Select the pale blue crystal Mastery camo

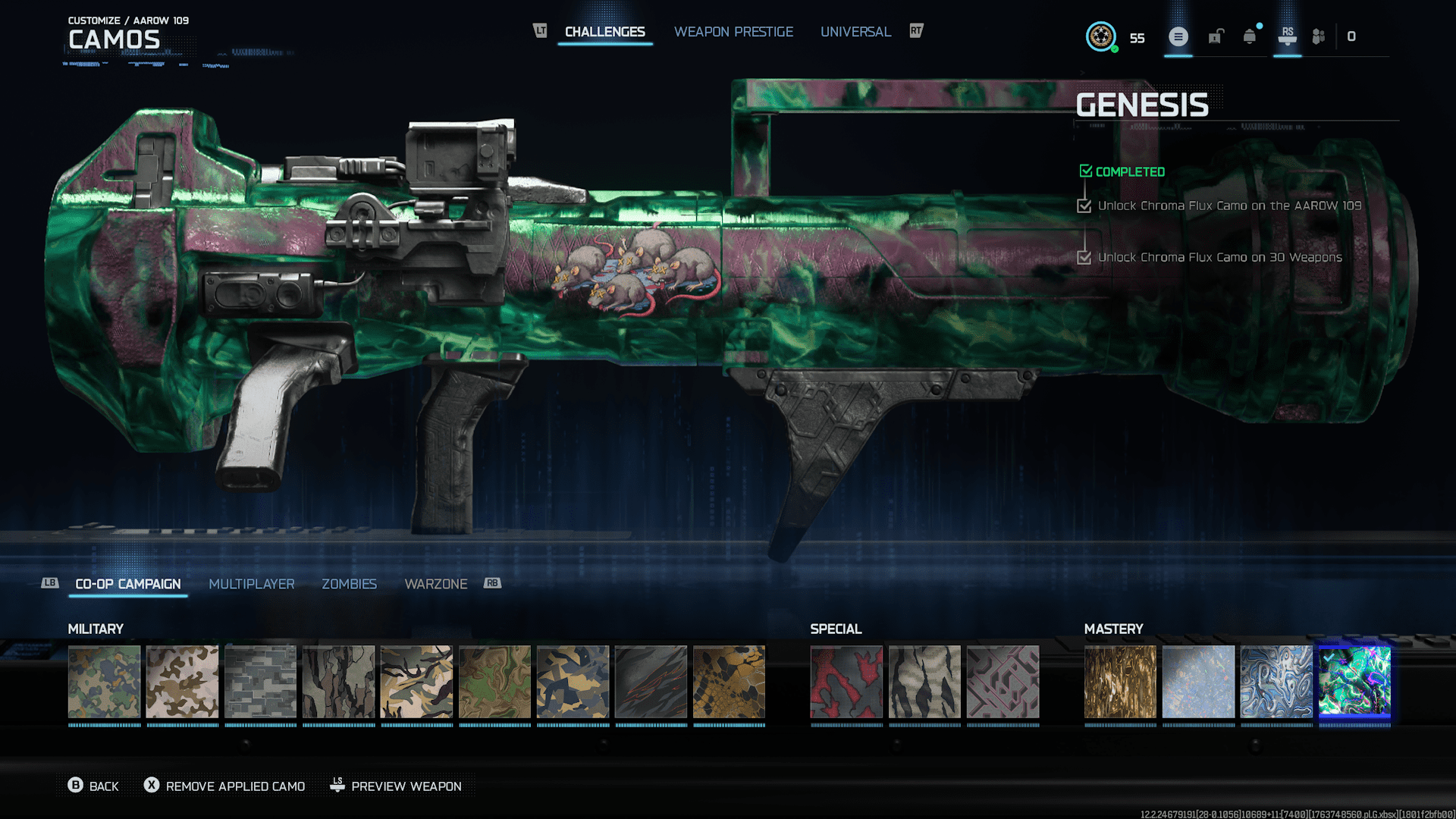1198,682
